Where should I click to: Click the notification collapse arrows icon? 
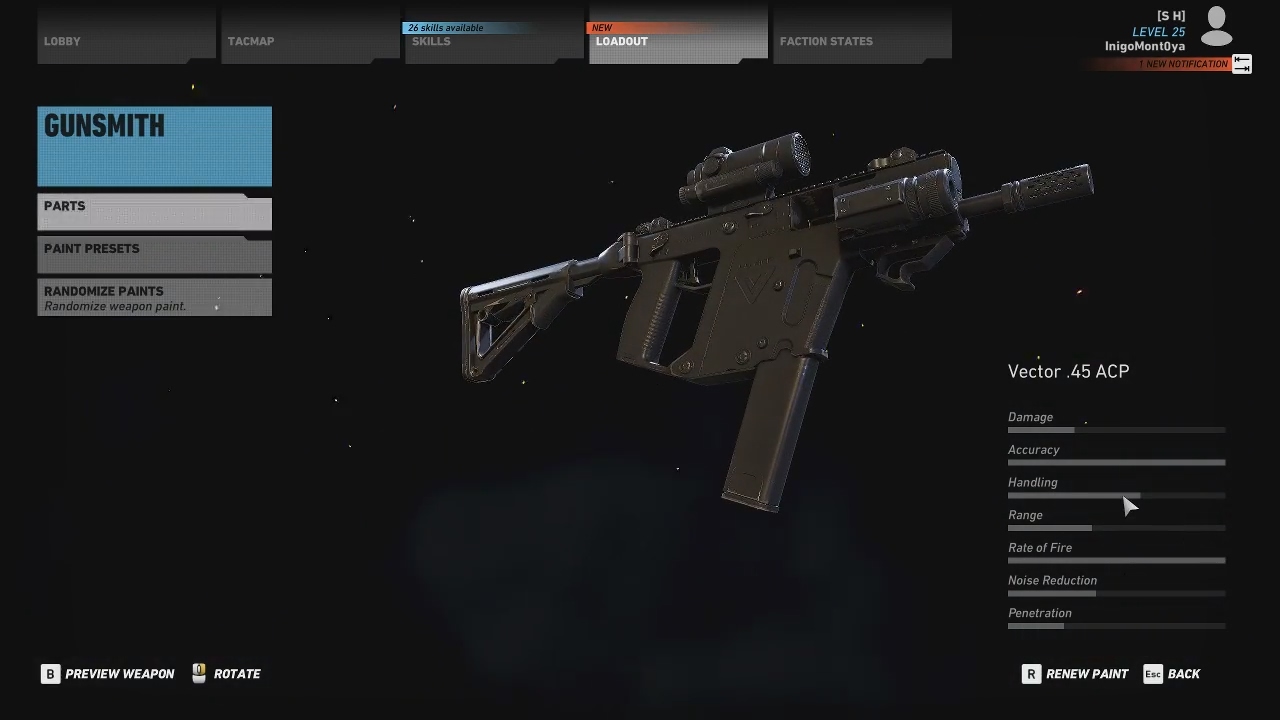pyautogui.click(x=1242, y=63)
